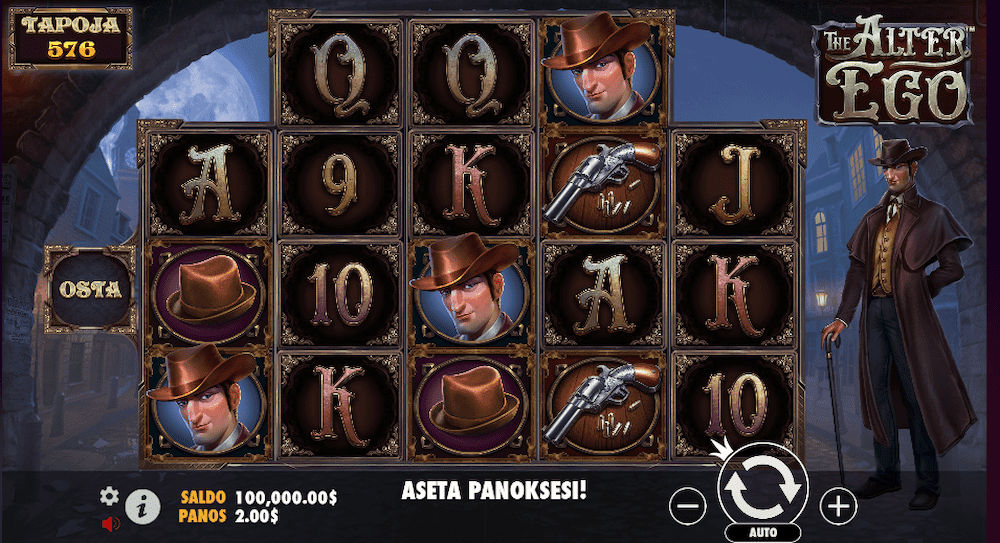
Task: Spin the reels with the circular arrows button
Action: coord(763,487)
